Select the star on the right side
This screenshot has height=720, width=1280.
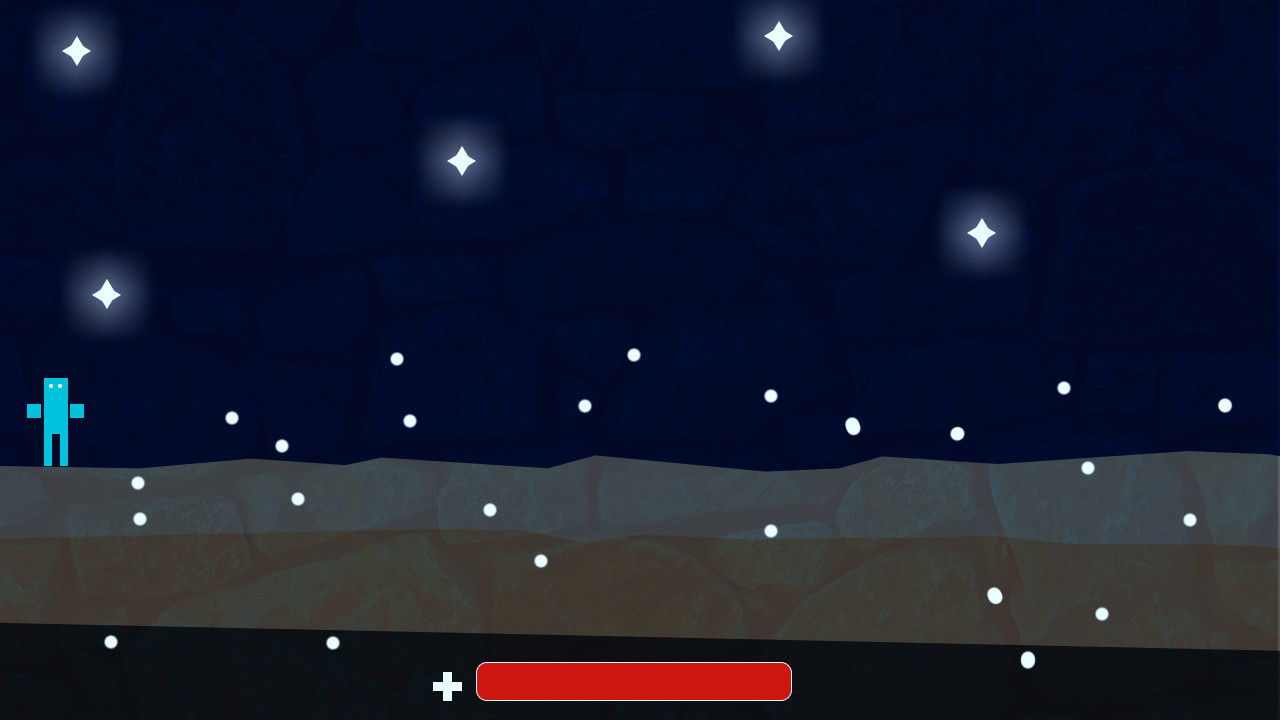[x=981, y=232]
